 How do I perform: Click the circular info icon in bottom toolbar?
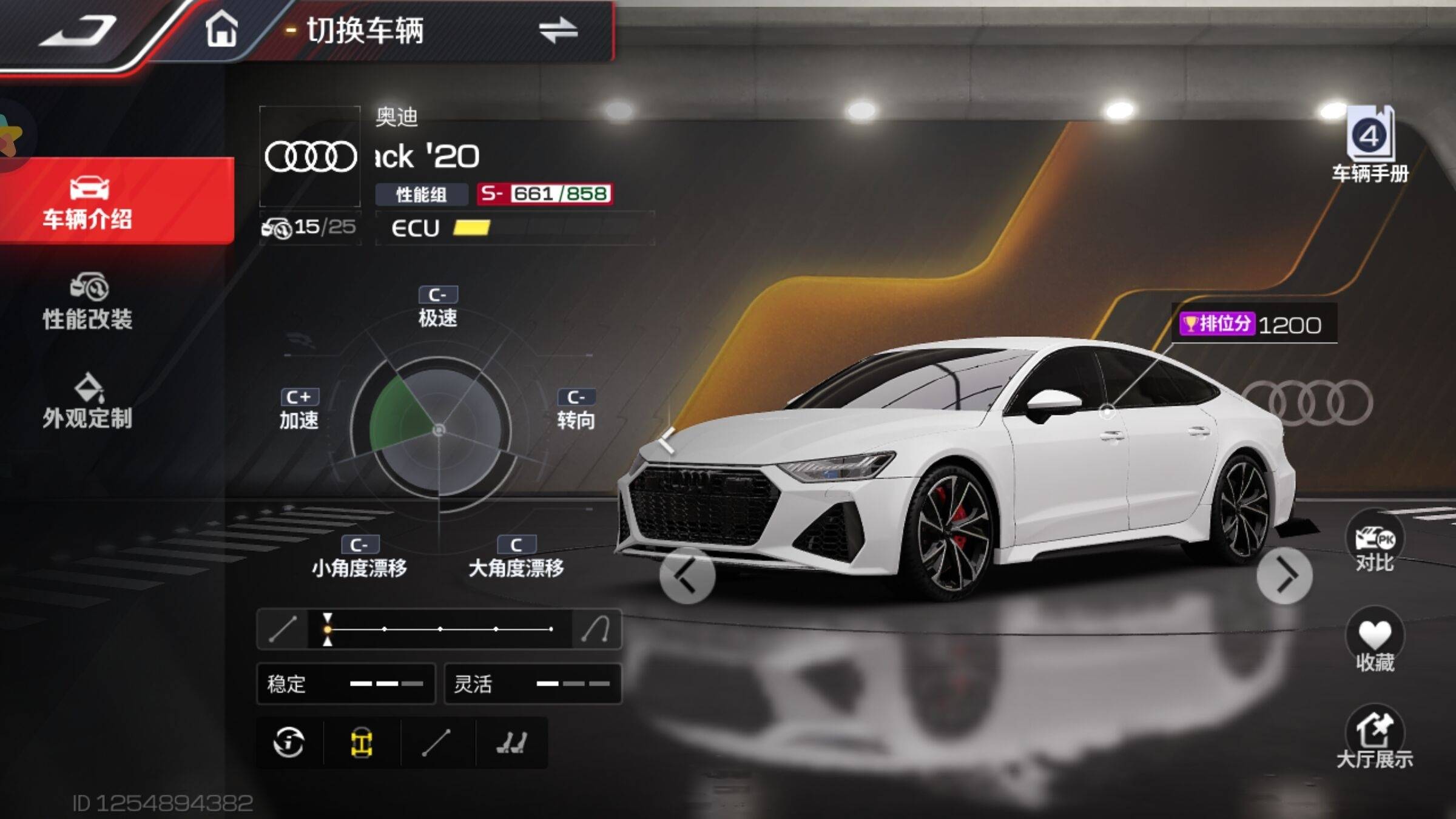click(289, 743)
